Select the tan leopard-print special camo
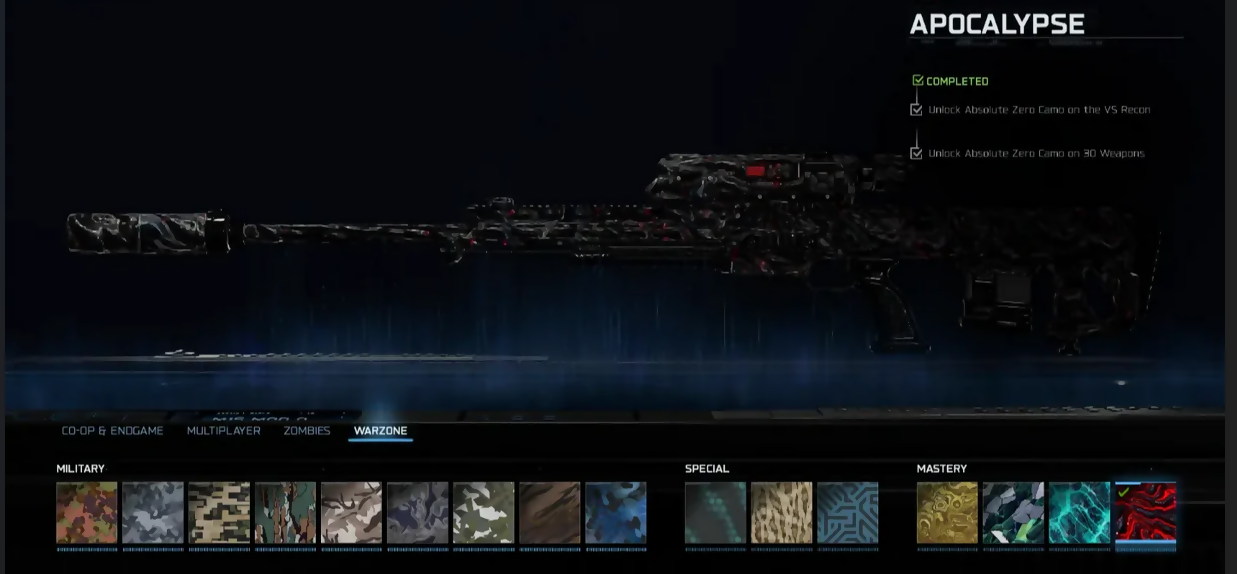 (781, 513)
